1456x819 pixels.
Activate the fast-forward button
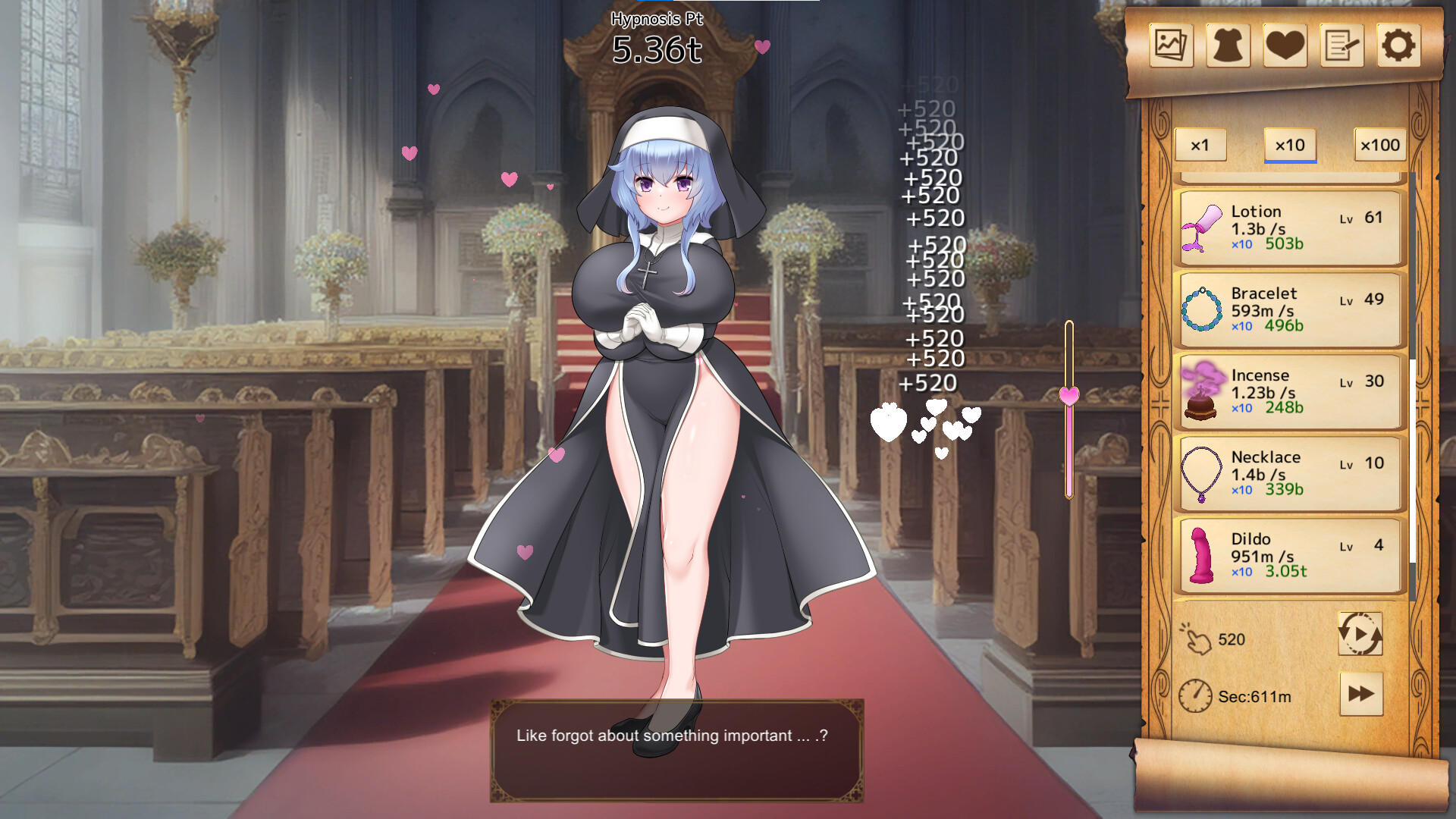(1361, 693)
